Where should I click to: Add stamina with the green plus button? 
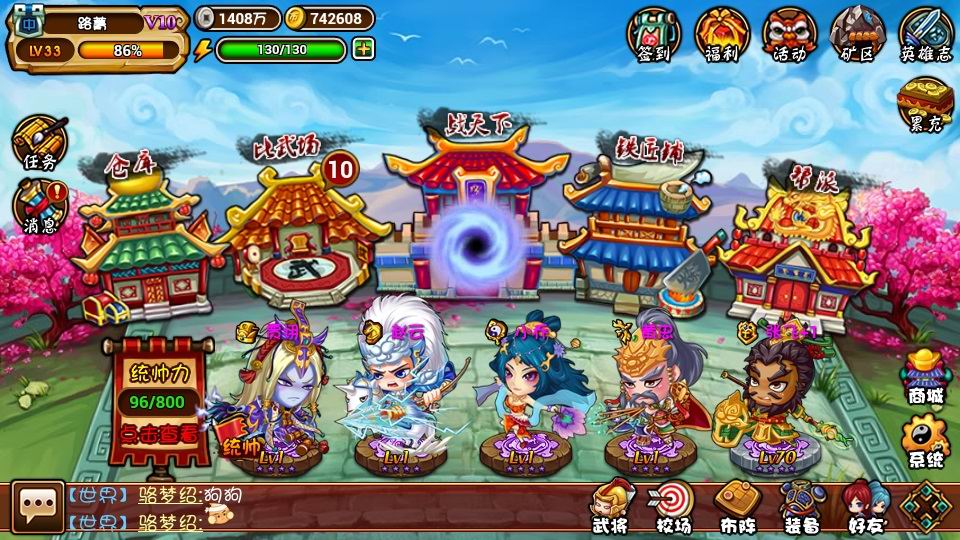click(x=364, y=49)
